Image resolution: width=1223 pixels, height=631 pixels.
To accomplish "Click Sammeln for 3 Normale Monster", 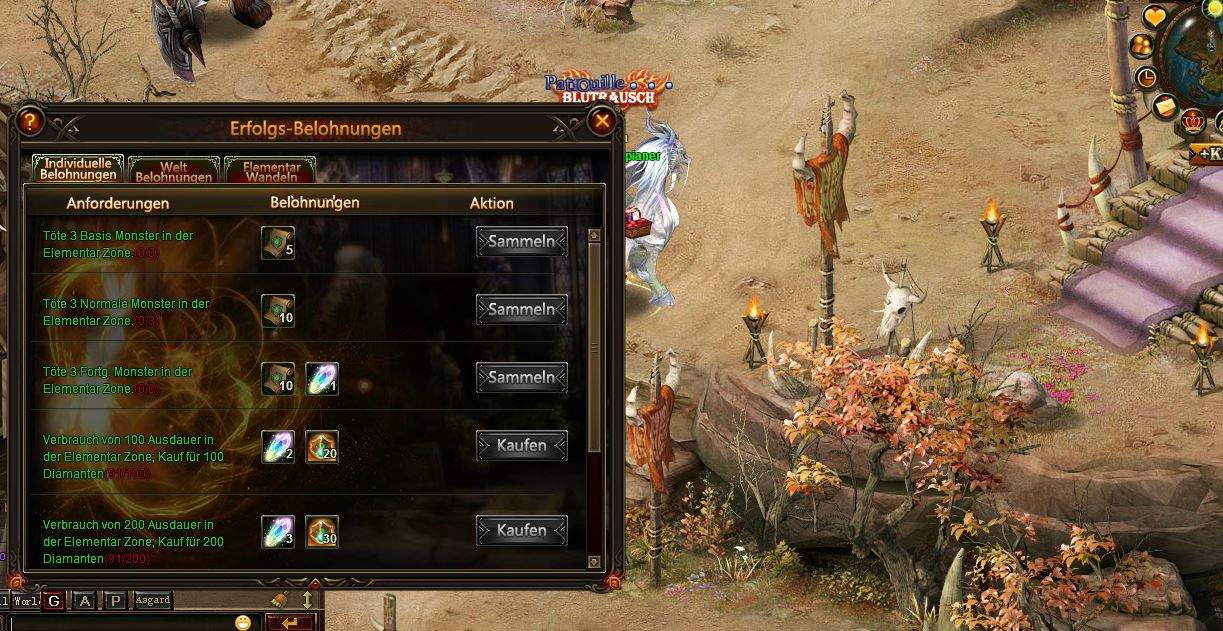I will [x=521, y=310].
